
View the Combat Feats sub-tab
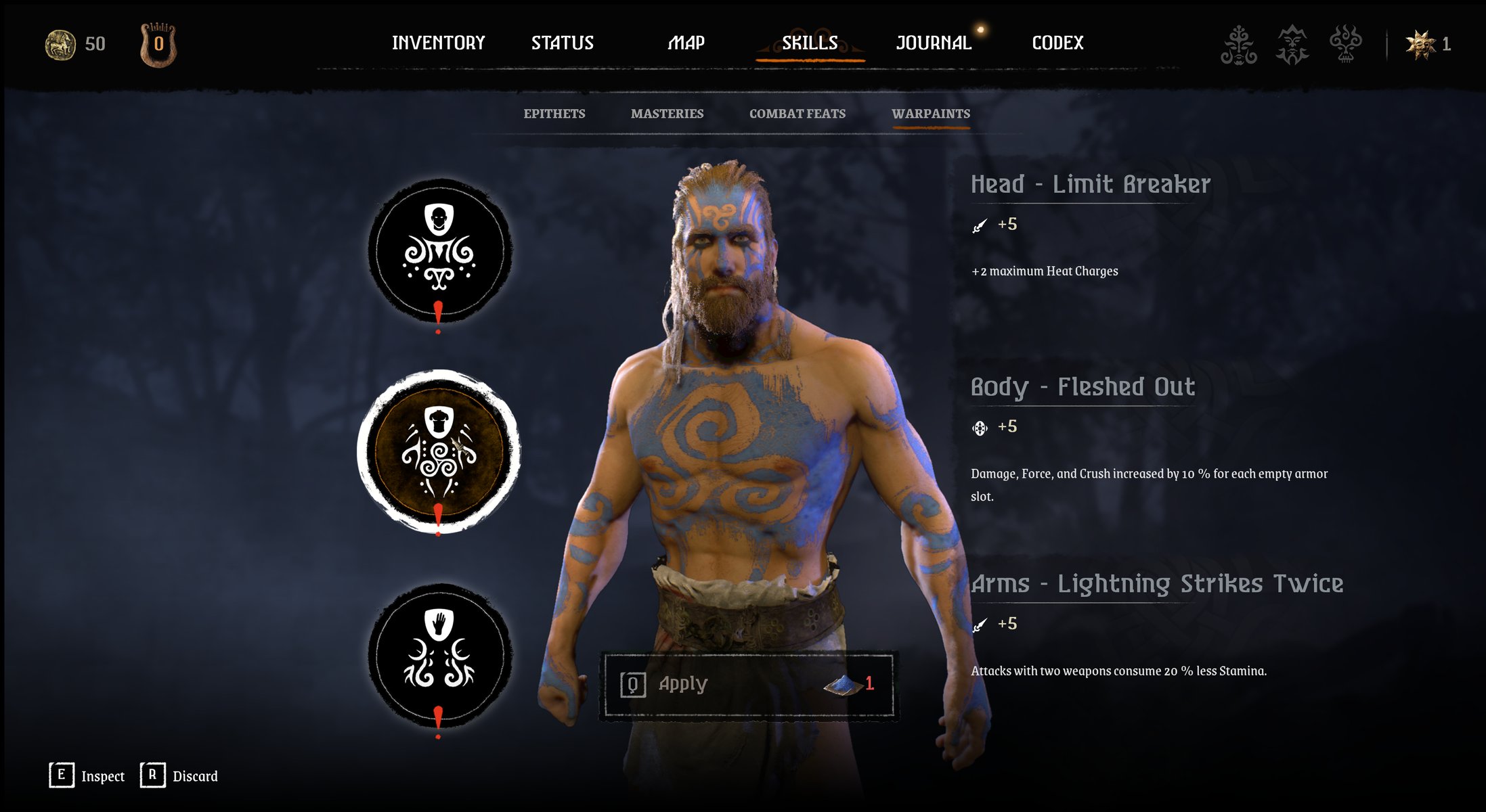[797, 114]
